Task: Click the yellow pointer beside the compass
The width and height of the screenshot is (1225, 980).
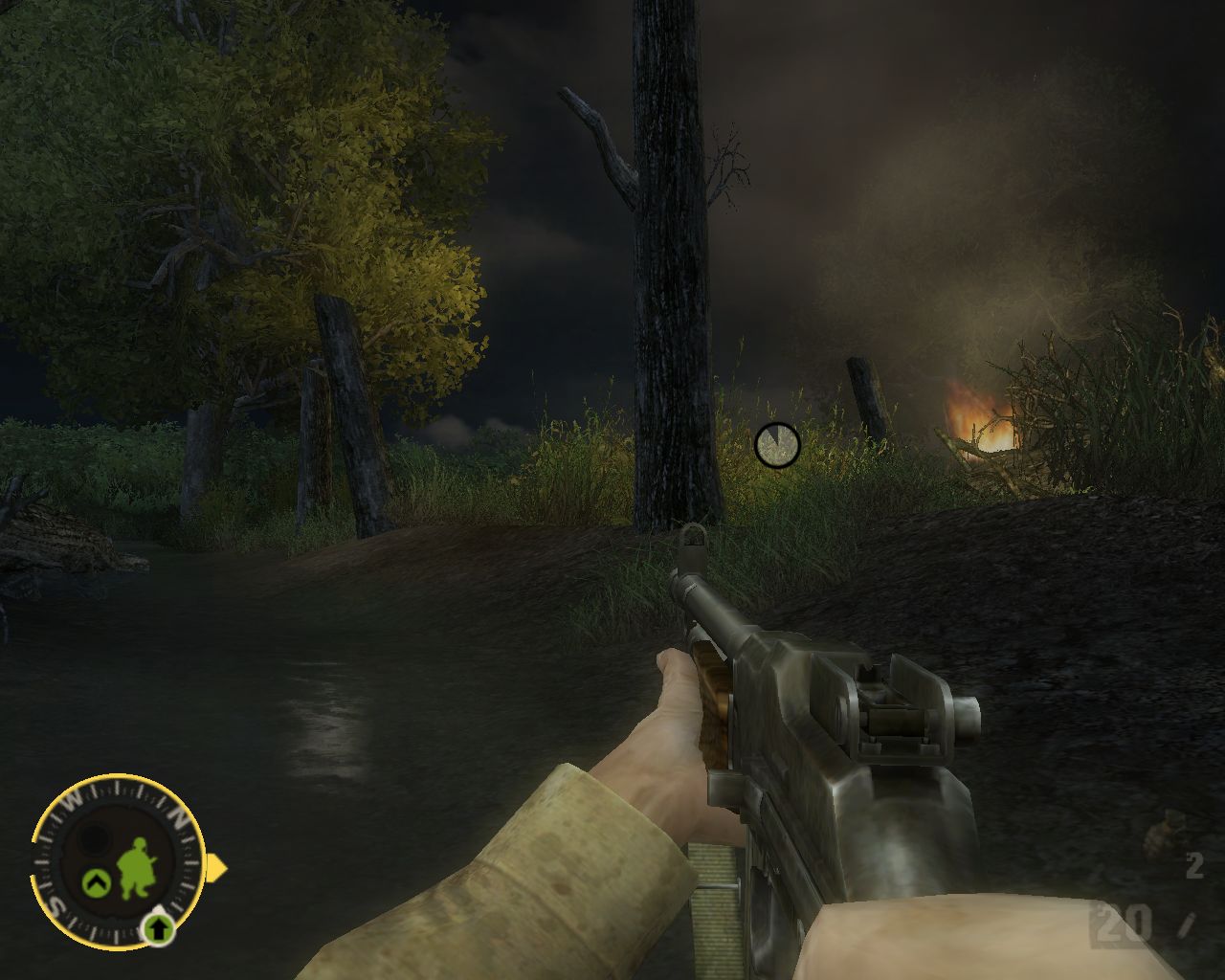Action: (218, 868)
